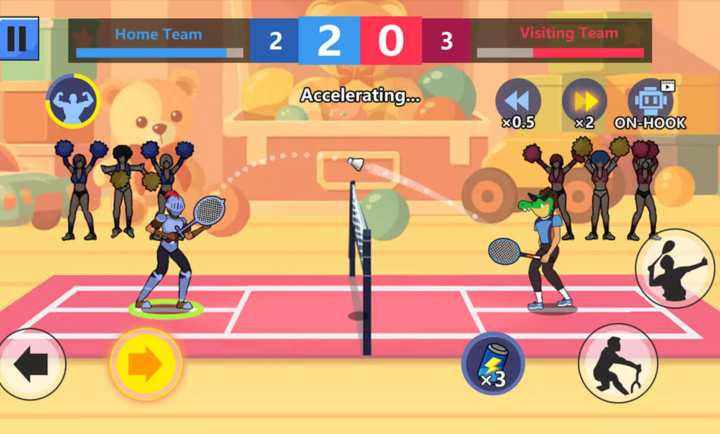Speed up the match to ×2
Screen dimensions: 720x434
[x=584, y=100]
